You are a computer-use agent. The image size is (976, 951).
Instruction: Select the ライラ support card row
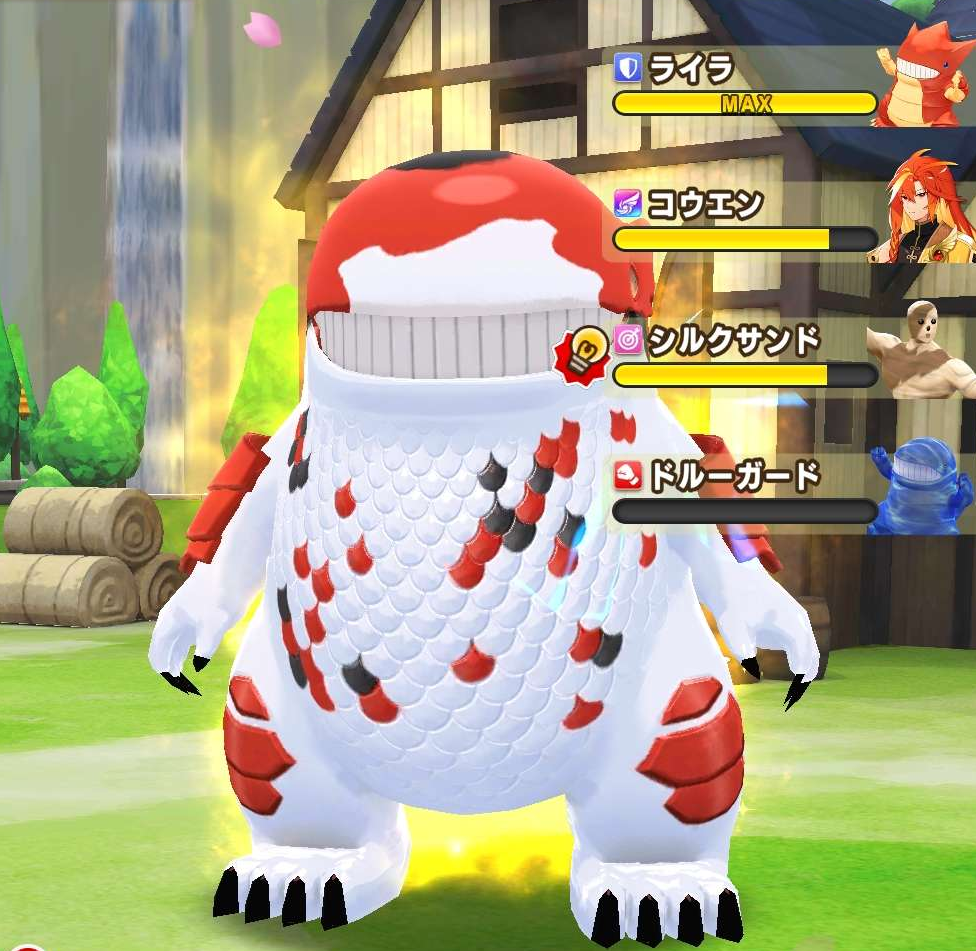[745, 86]
